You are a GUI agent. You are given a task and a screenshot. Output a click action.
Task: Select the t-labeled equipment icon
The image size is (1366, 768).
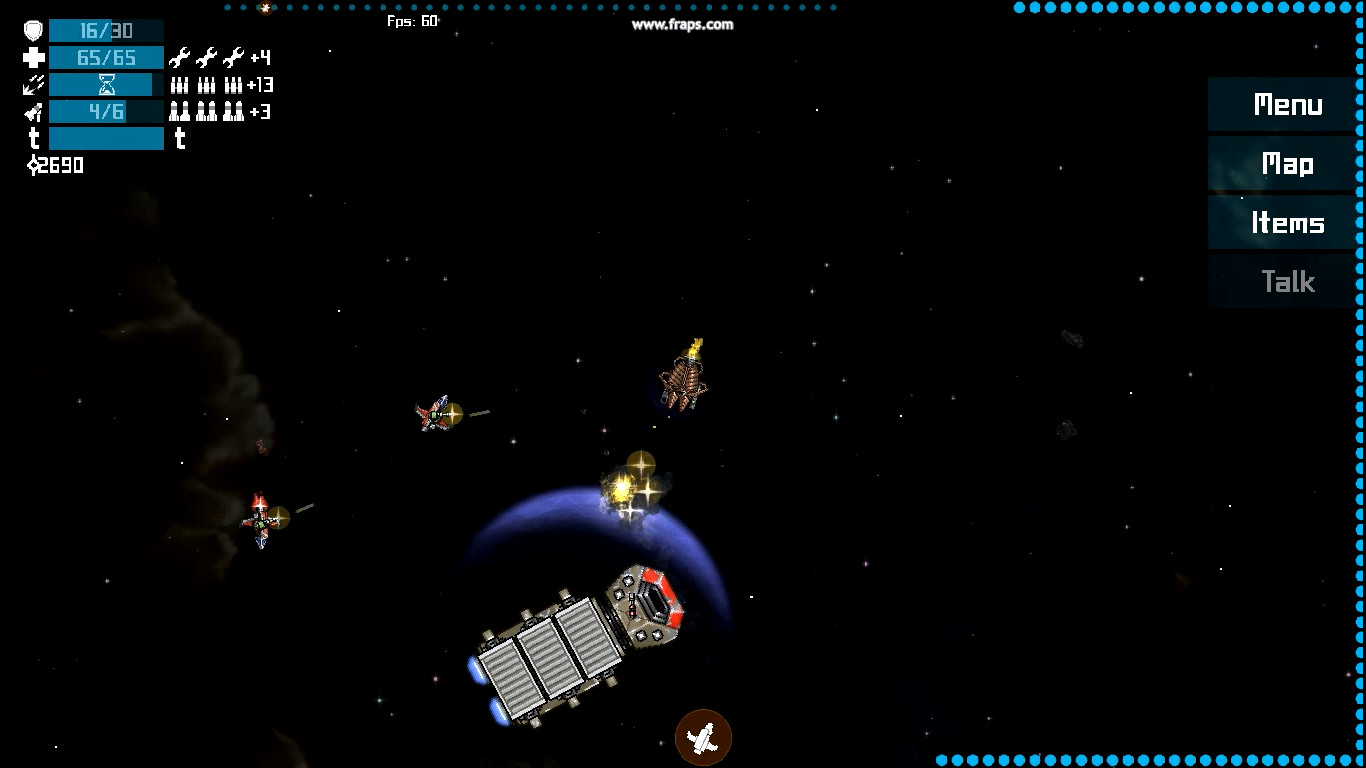[180, 140]
